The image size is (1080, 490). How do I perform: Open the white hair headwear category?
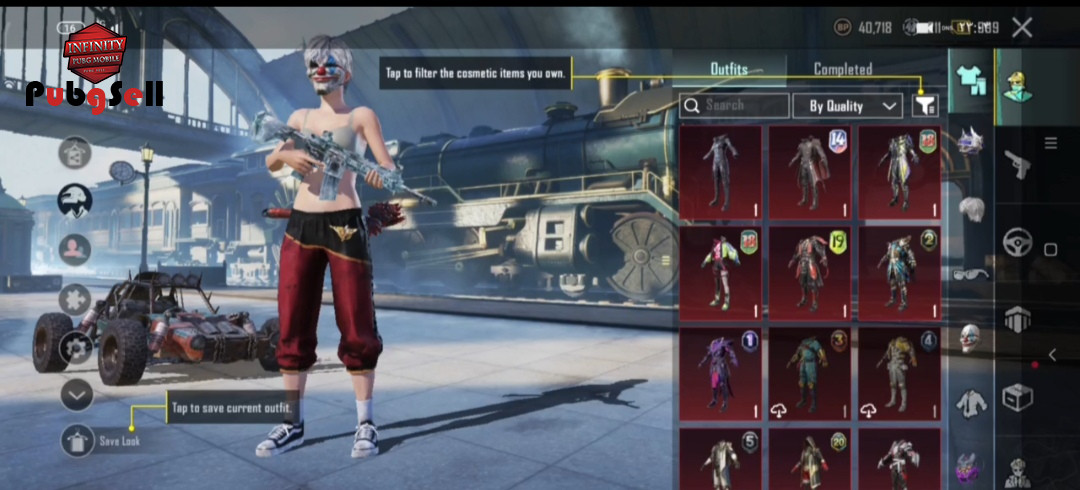pyautogui.click(x=970, y=209)
